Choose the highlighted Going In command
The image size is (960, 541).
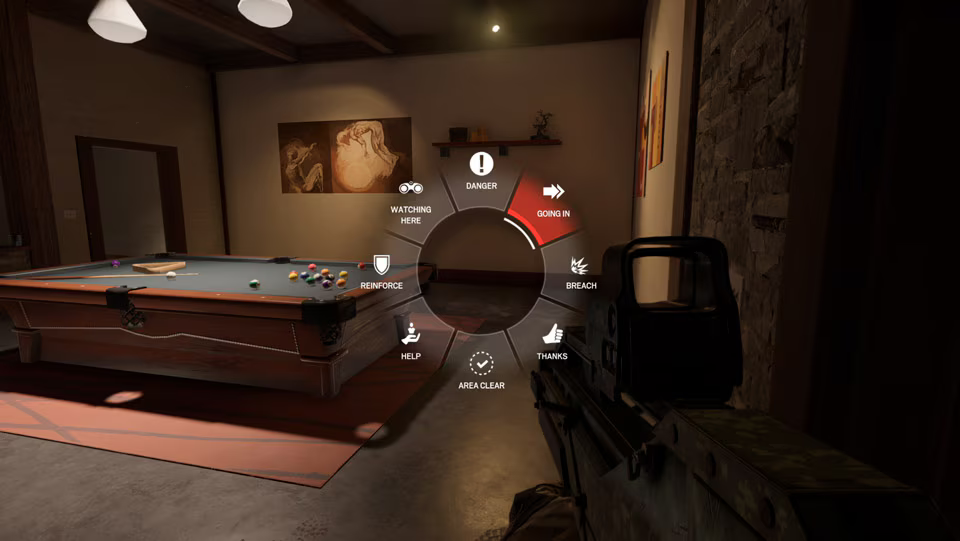[552, 199]
